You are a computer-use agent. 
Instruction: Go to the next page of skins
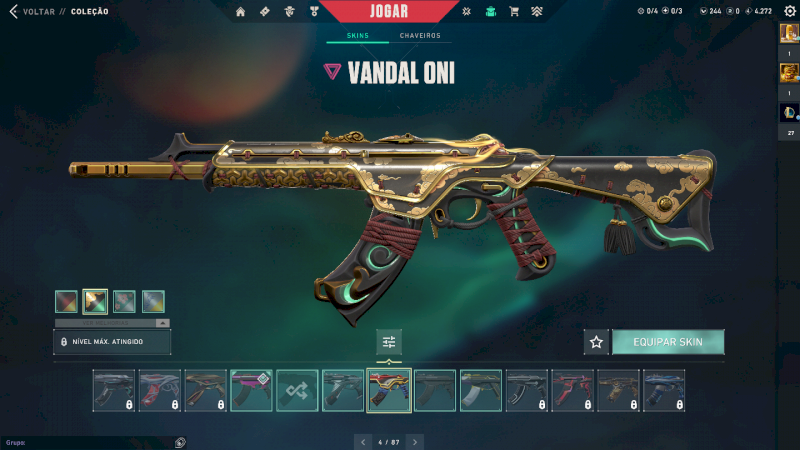[415, 441]
